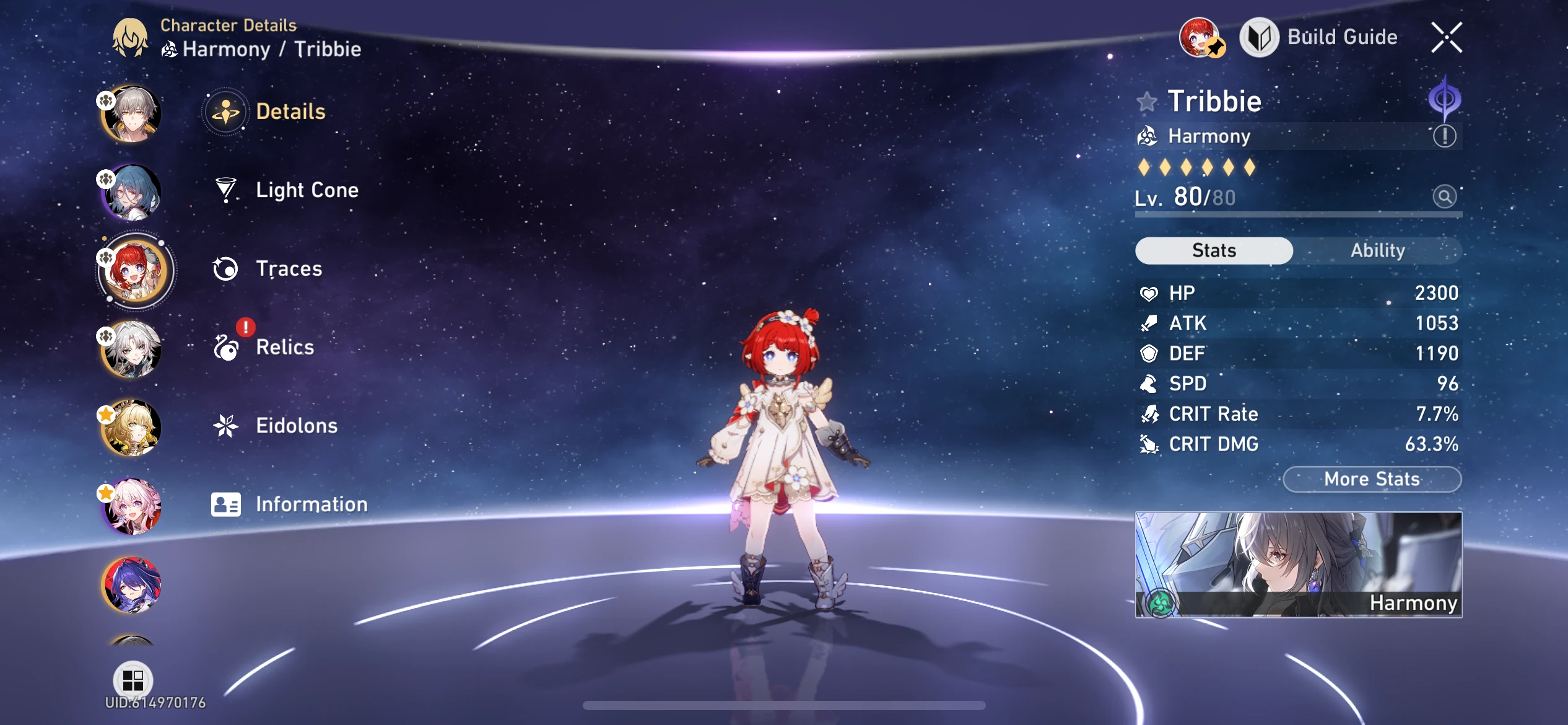This screenshot has width=1568, height=725.
Task: Open More Stats
Action: coord(1372,478)
